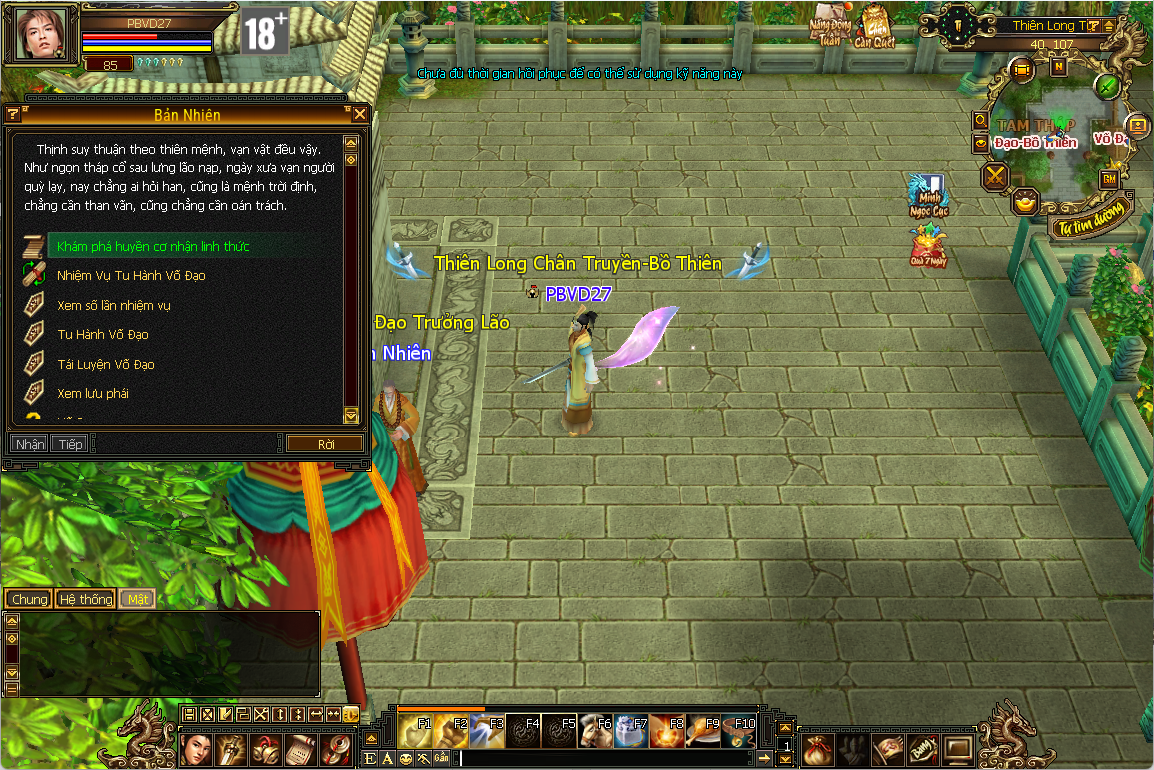The image size is (1154, 770).
Task: Choose "Khám phá huyền cơ nhận linh thức"
Action: 153,246
